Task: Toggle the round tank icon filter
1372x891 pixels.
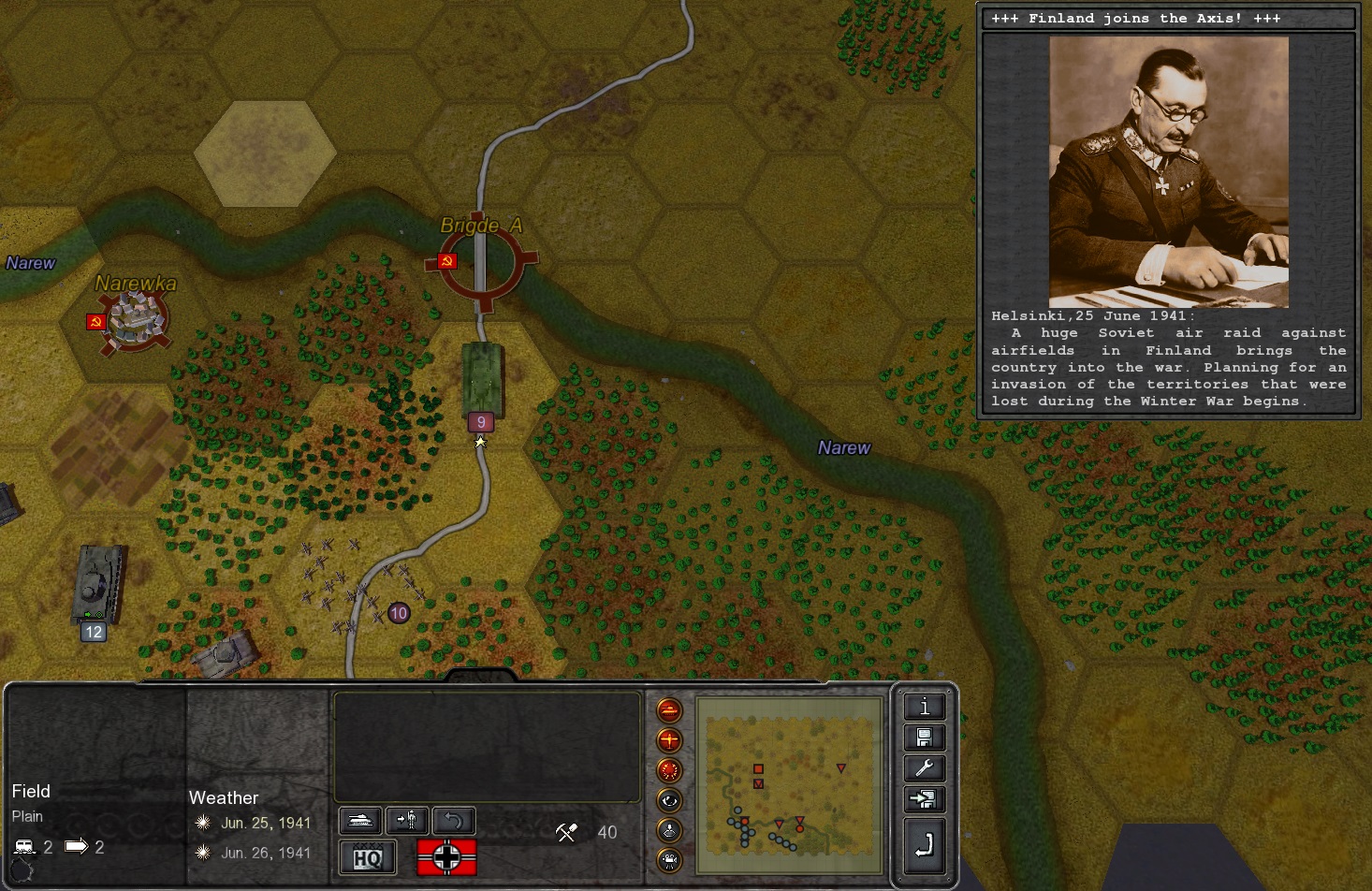Action: 669,710
